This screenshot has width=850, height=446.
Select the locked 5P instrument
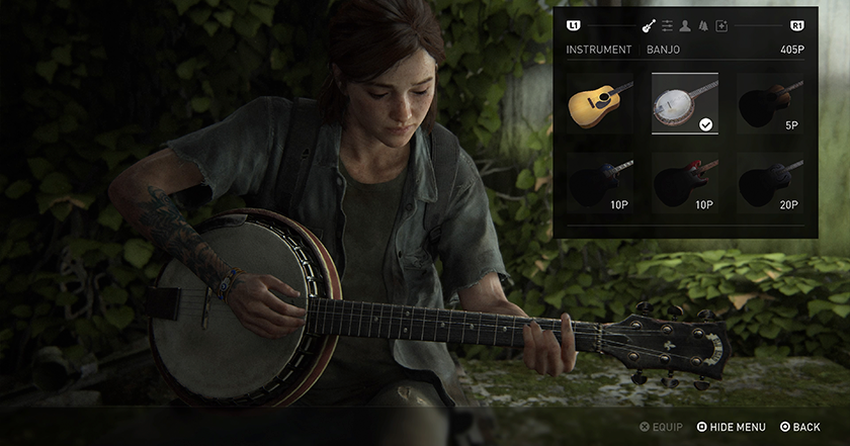point(770,104)
